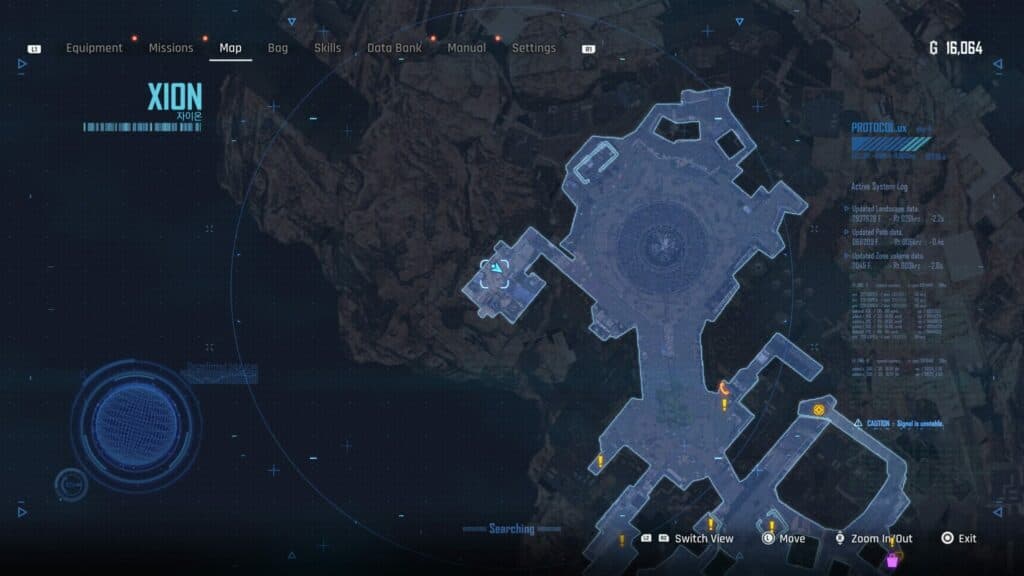Choose the pink shopping bag marker
The image size is (1024, 576).
(x=893, y=563)
